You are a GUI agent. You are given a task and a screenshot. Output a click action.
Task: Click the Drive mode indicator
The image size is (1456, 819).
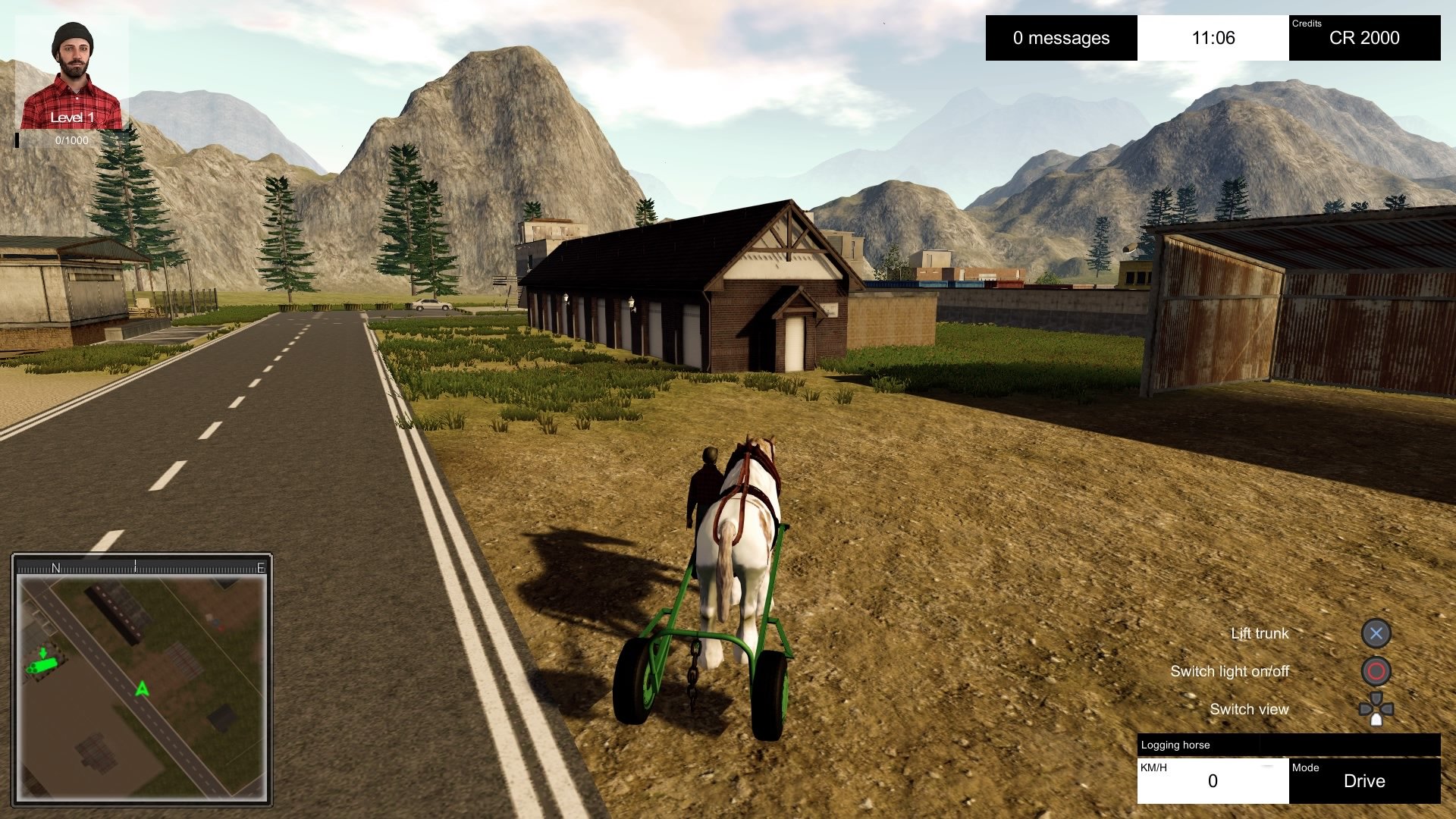tap(1363, 780)
